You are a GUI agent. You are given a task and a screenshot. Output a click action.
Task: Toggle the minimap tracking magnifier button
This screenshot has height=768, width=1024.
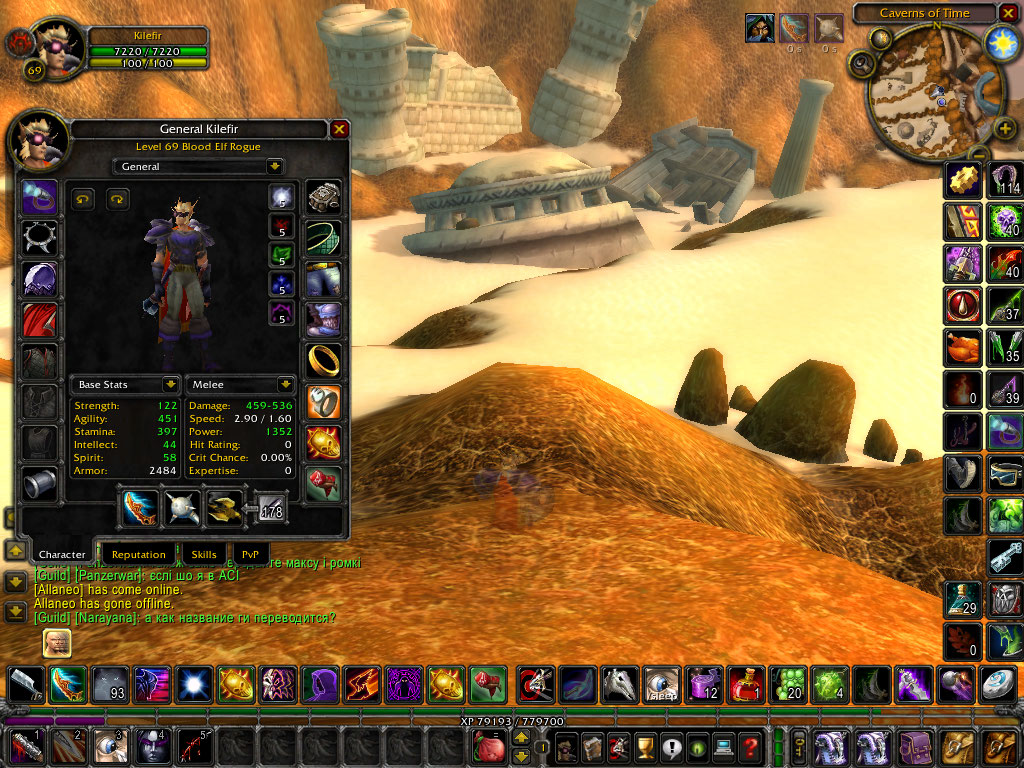[x=861, y=64]
